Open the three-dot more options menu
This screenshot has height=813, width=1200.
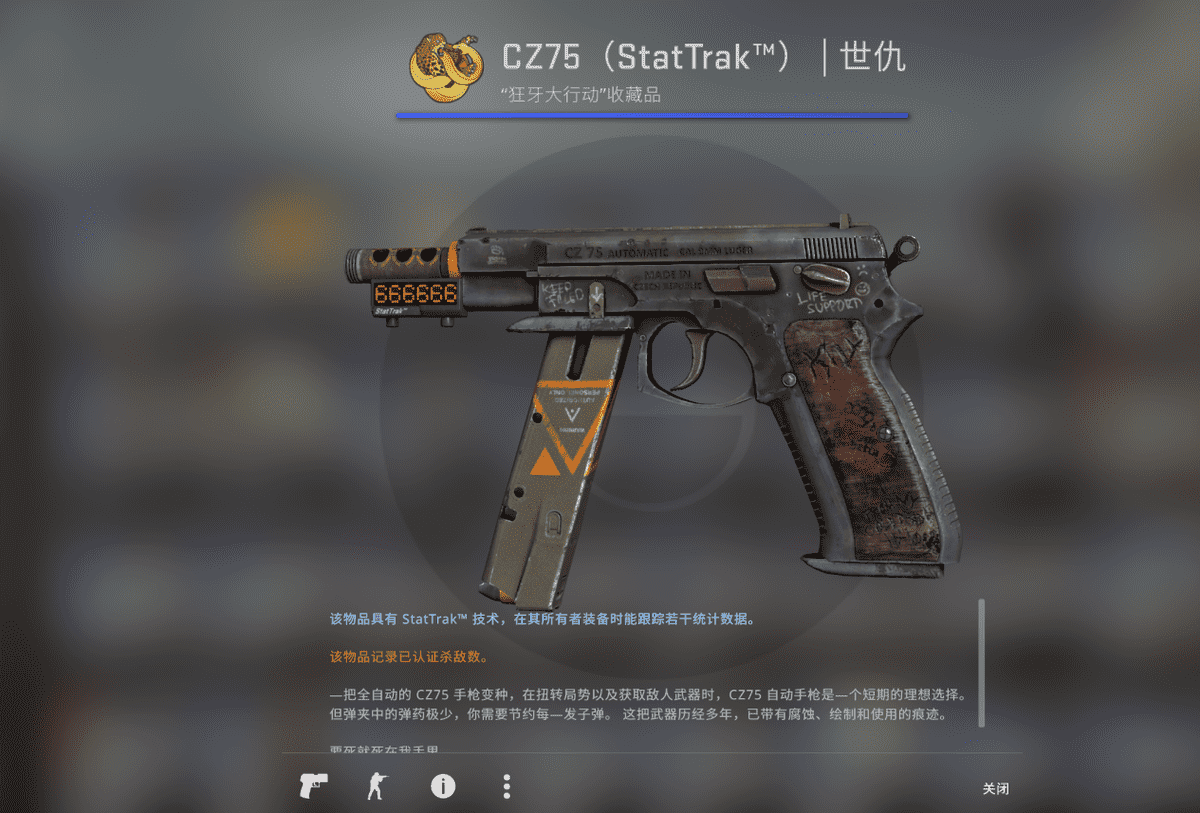(507, 786)
